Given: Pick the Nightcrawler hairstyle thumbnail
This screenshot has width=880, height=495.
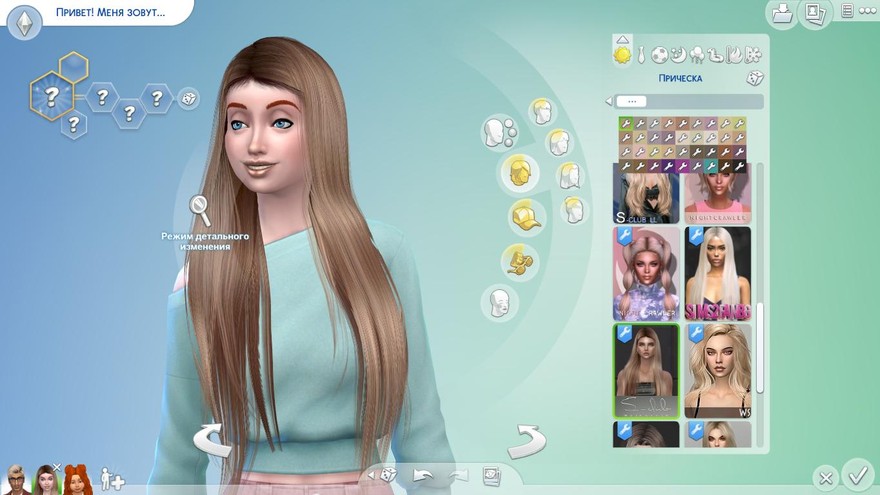Looking at the screenshot, I should [717, 195].
